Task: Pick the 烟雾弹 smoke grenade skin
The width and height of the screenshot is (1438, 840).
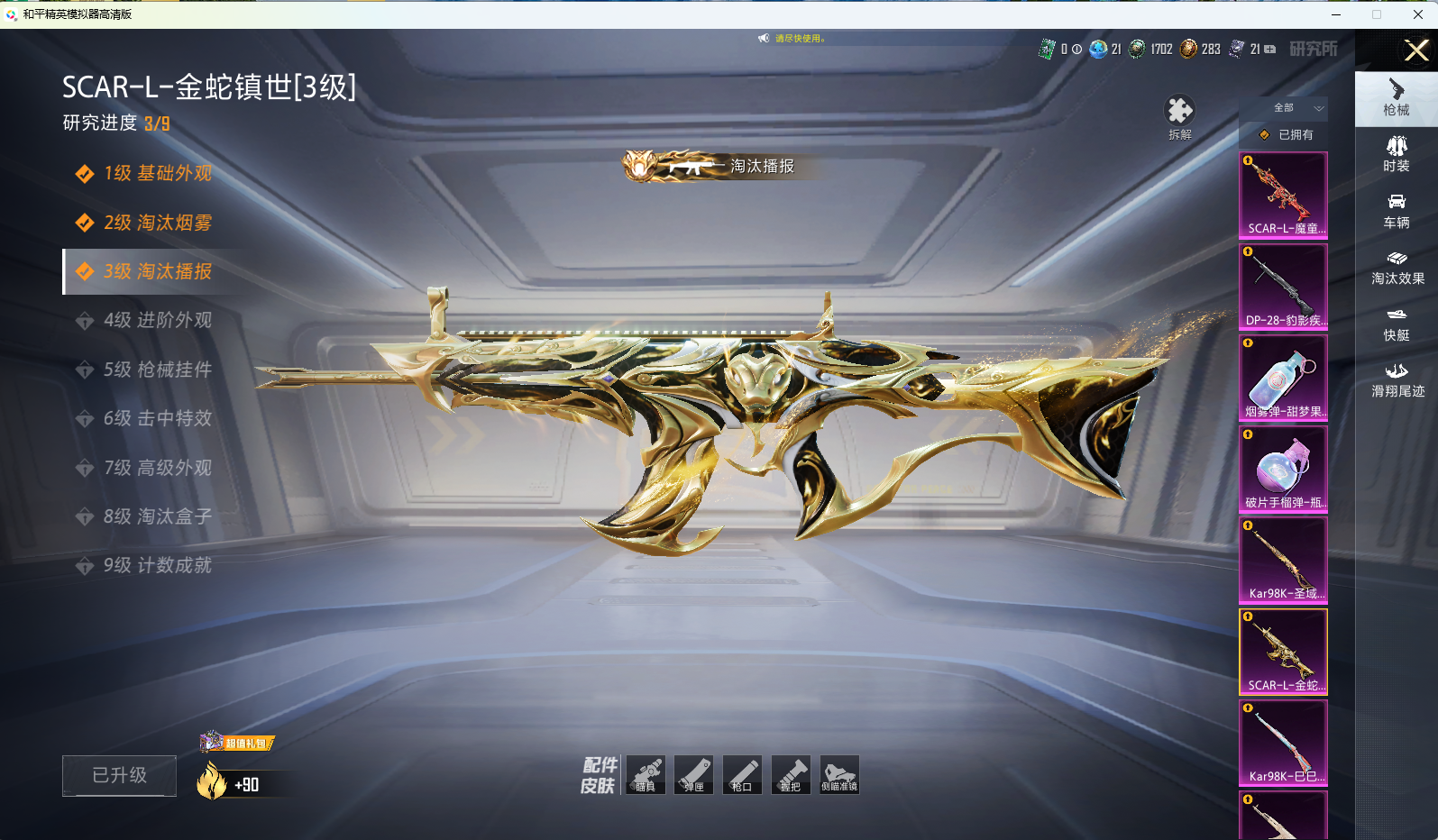Action: (1283, 378)
